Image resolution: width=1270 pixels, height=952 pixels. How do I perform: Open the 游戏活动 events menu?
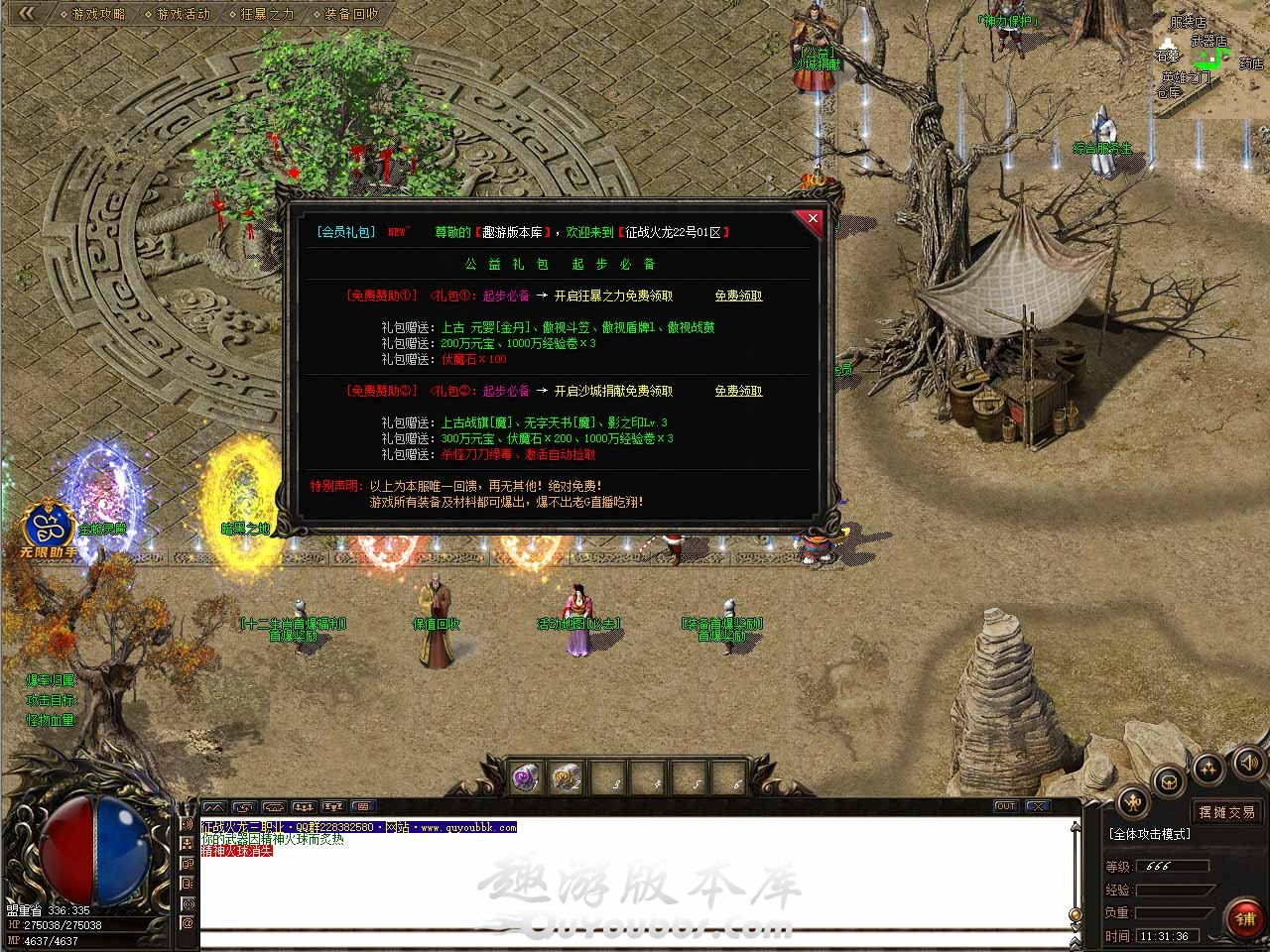[x=183, y=14]
